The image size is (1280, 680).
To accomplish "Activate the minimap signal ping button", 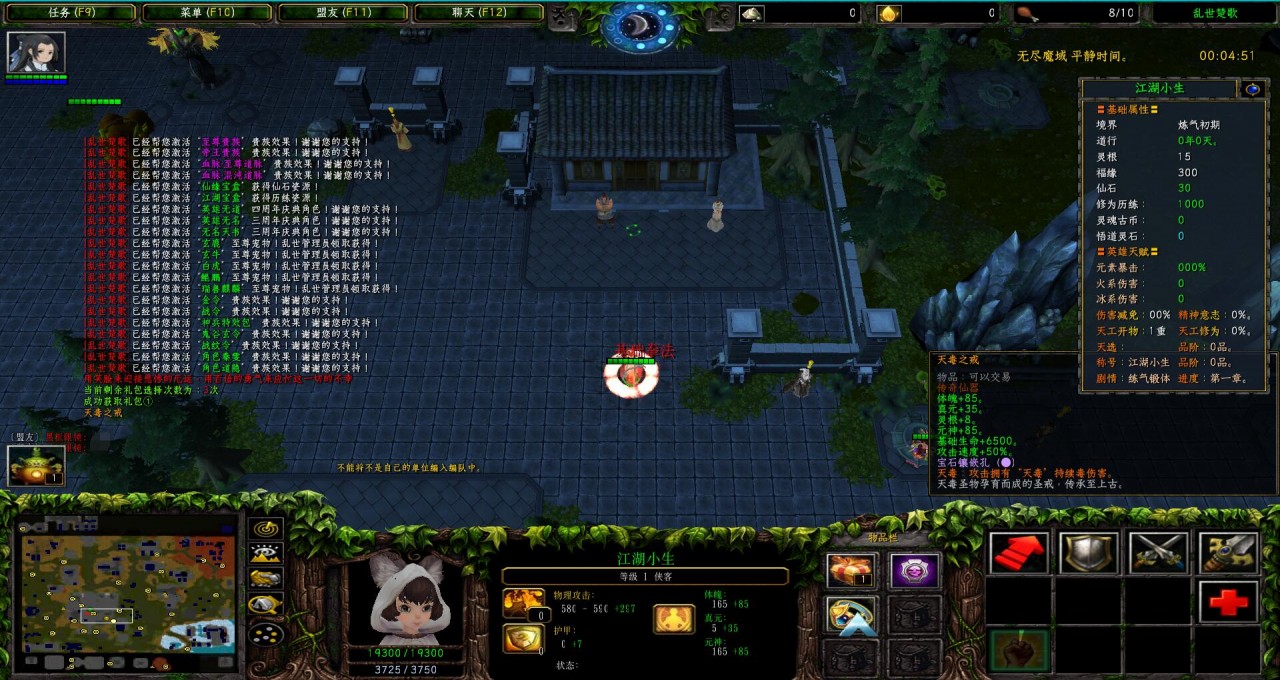I will pyautogui.click(x=265, y=528).
